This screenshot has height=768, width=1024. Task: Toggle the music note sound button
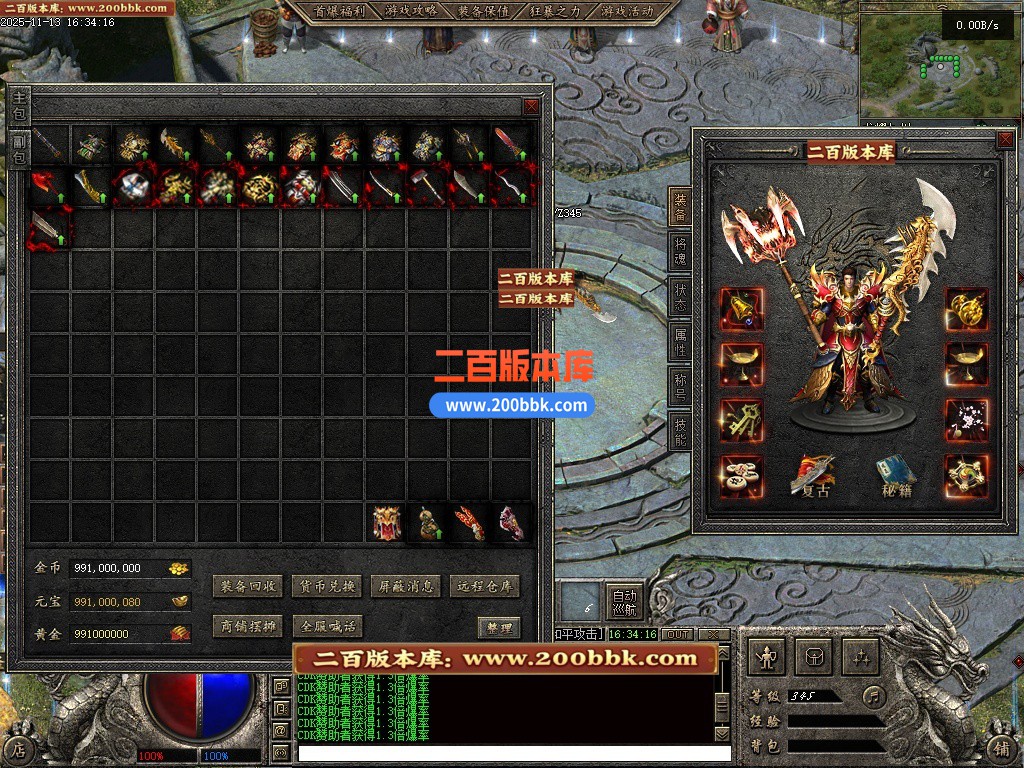pos(874,695)
